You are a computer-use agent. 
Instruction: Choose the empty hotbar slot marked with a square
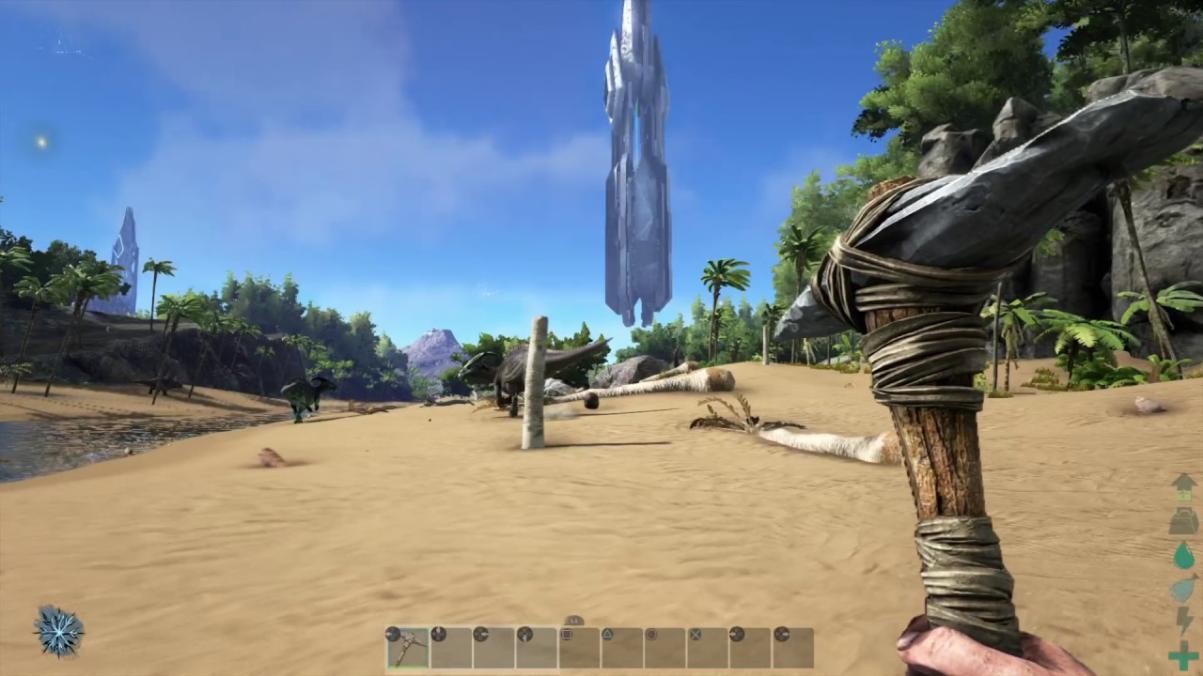coord(579,648)
